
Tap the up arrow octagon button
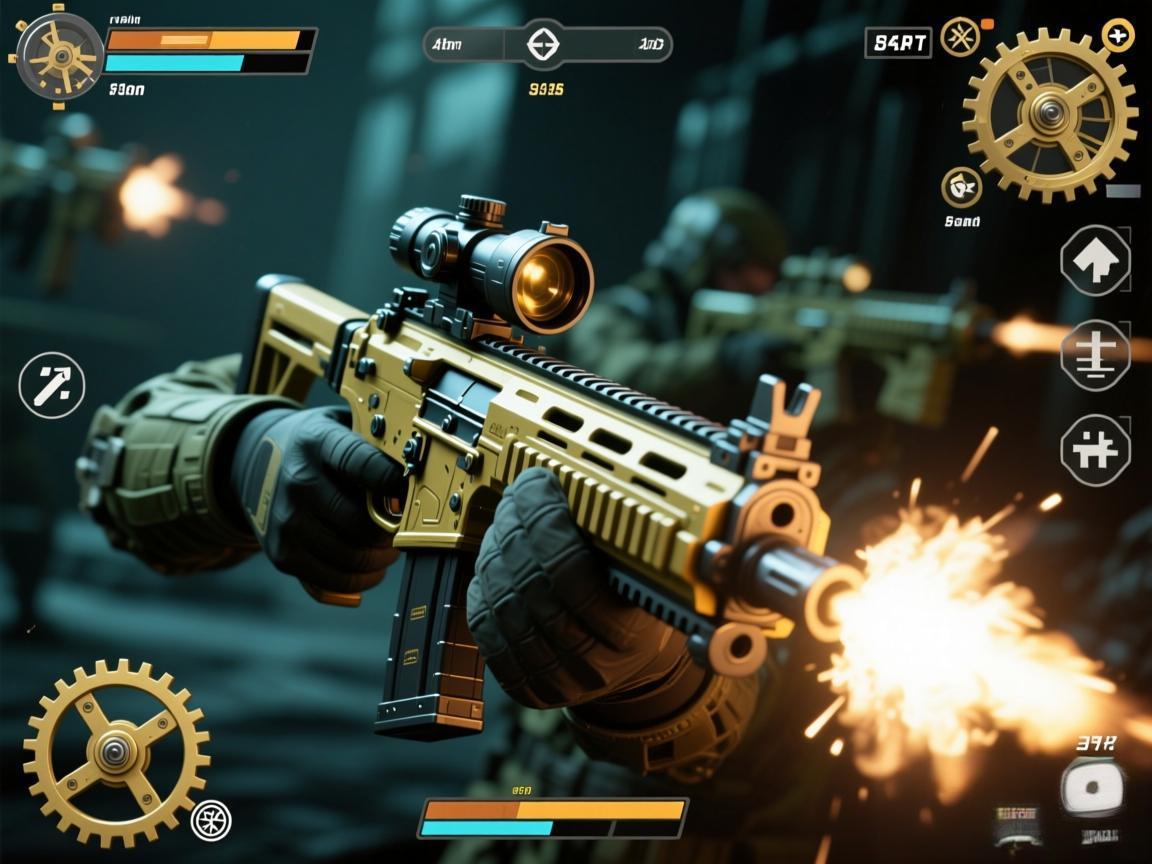click(1095, 261)
